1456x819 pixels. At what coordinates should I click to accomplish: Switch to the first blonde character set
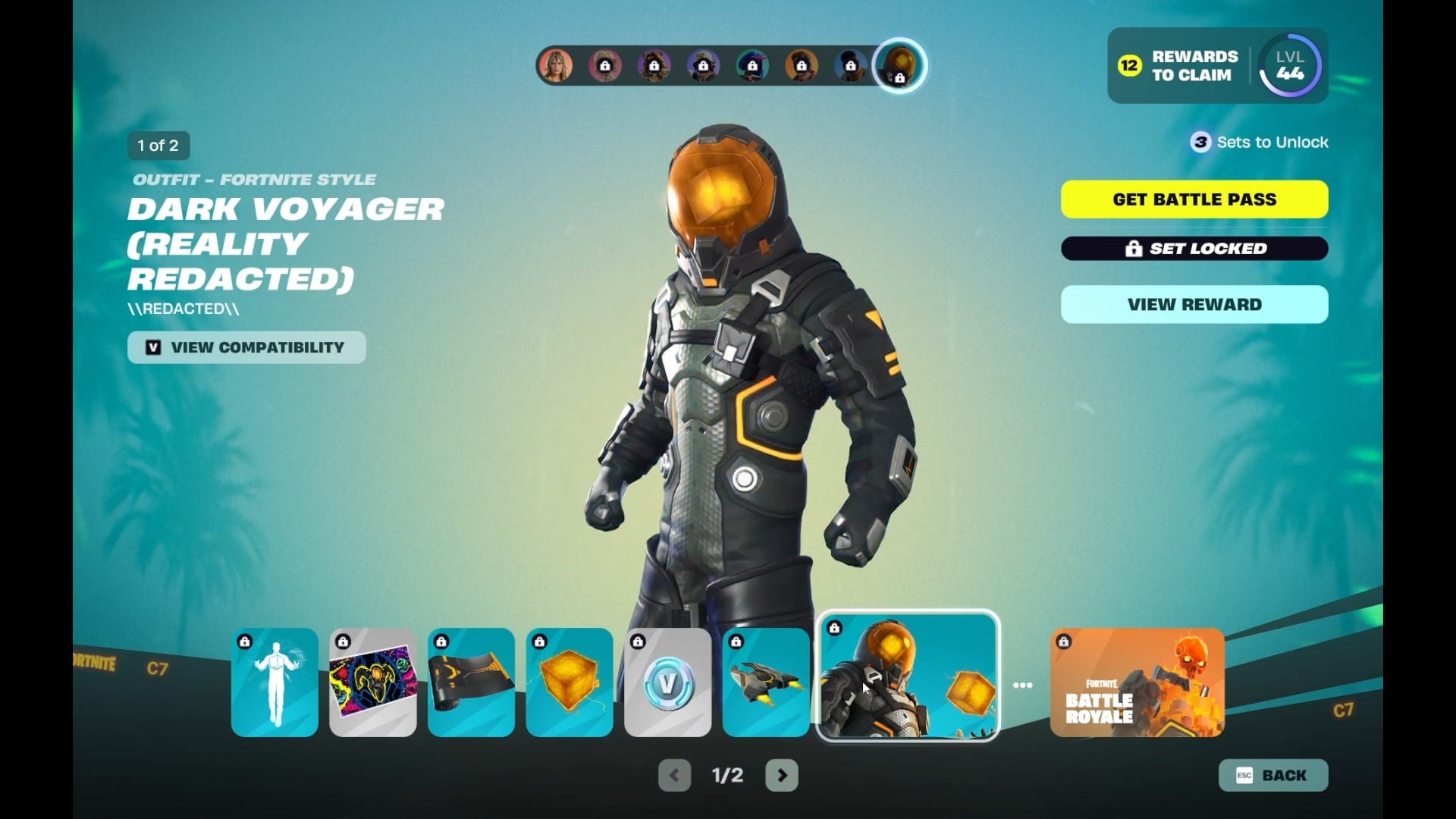click(556, 66)
